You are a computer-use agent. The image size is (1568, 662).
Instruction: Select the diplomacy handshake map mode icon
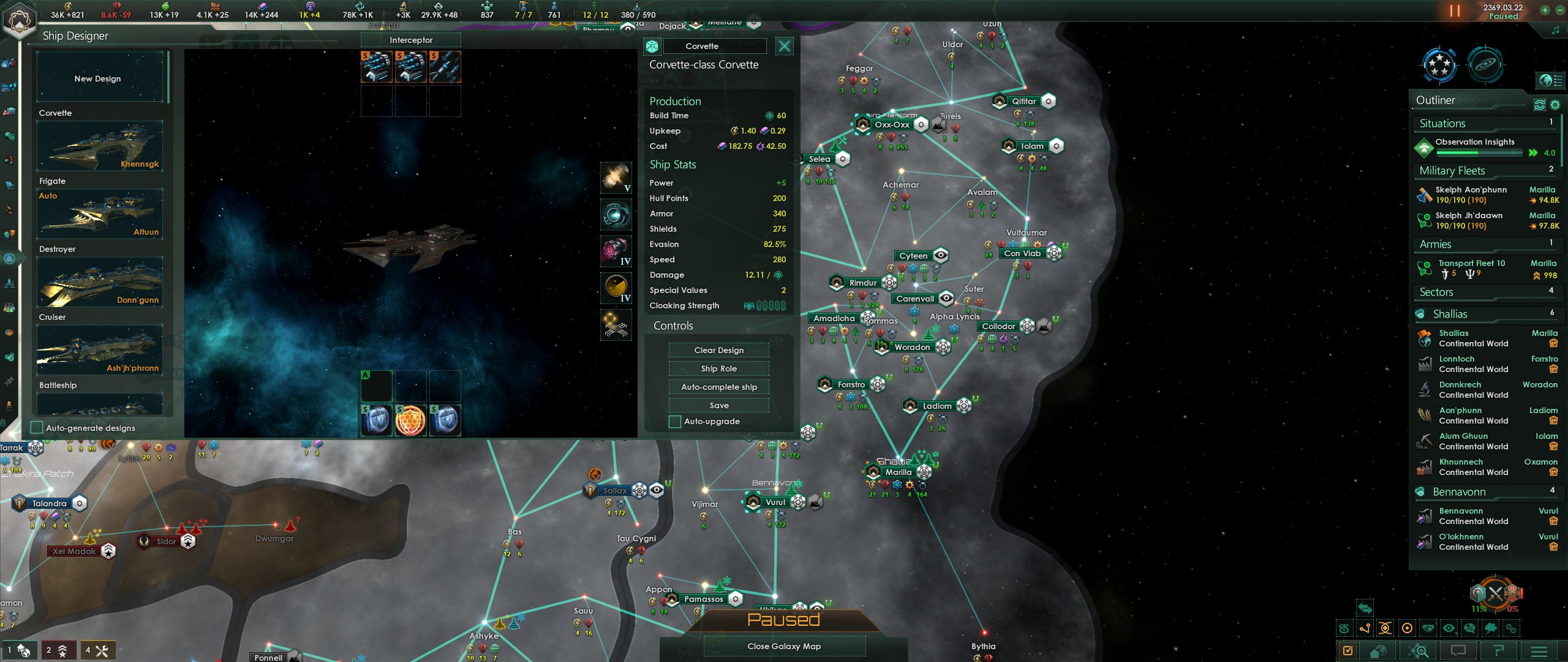point(1428,628)
